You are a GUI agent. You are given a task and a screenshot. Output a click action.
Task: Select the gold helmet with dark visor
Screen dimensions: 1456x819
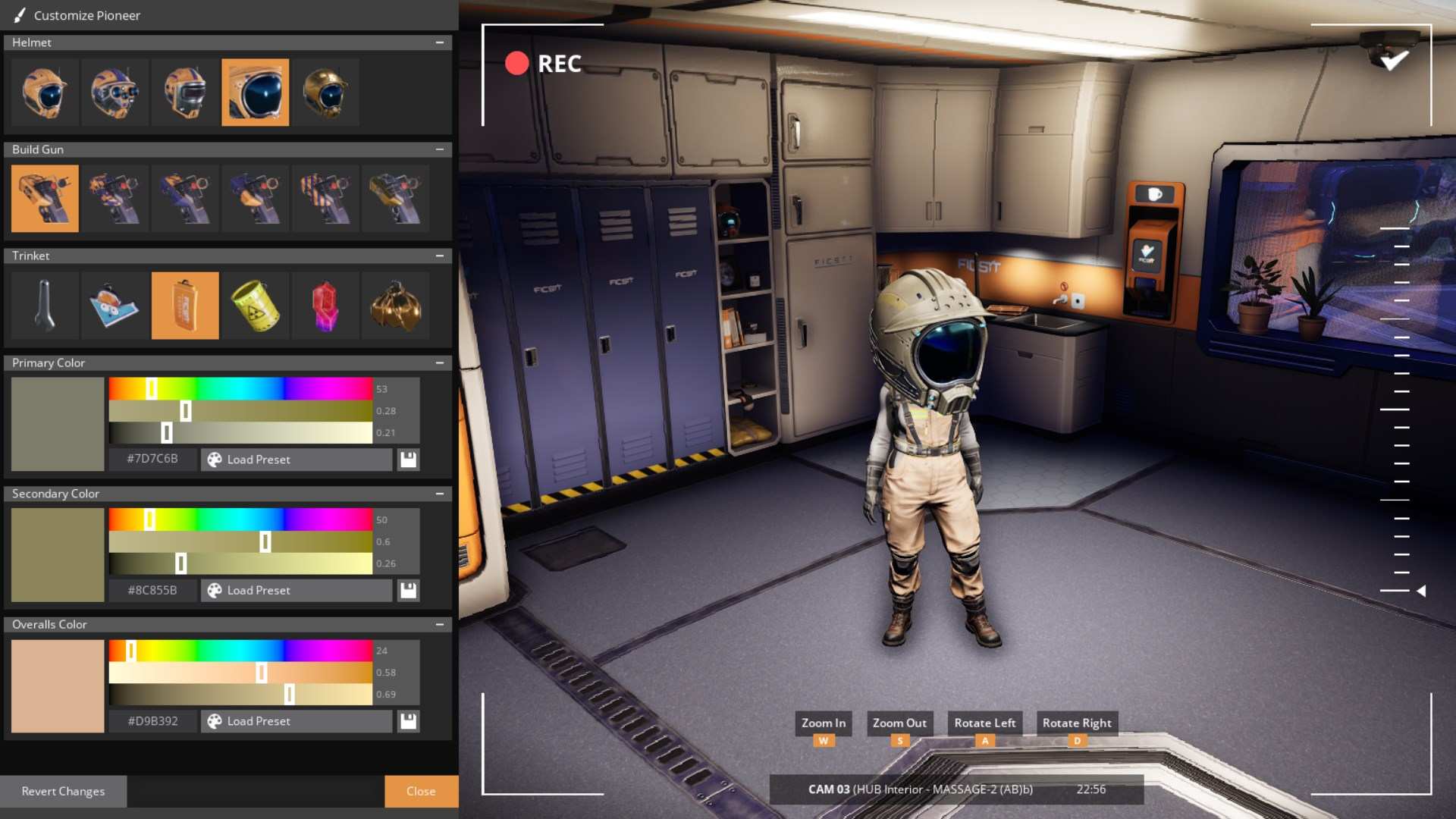tap(325, 92)
